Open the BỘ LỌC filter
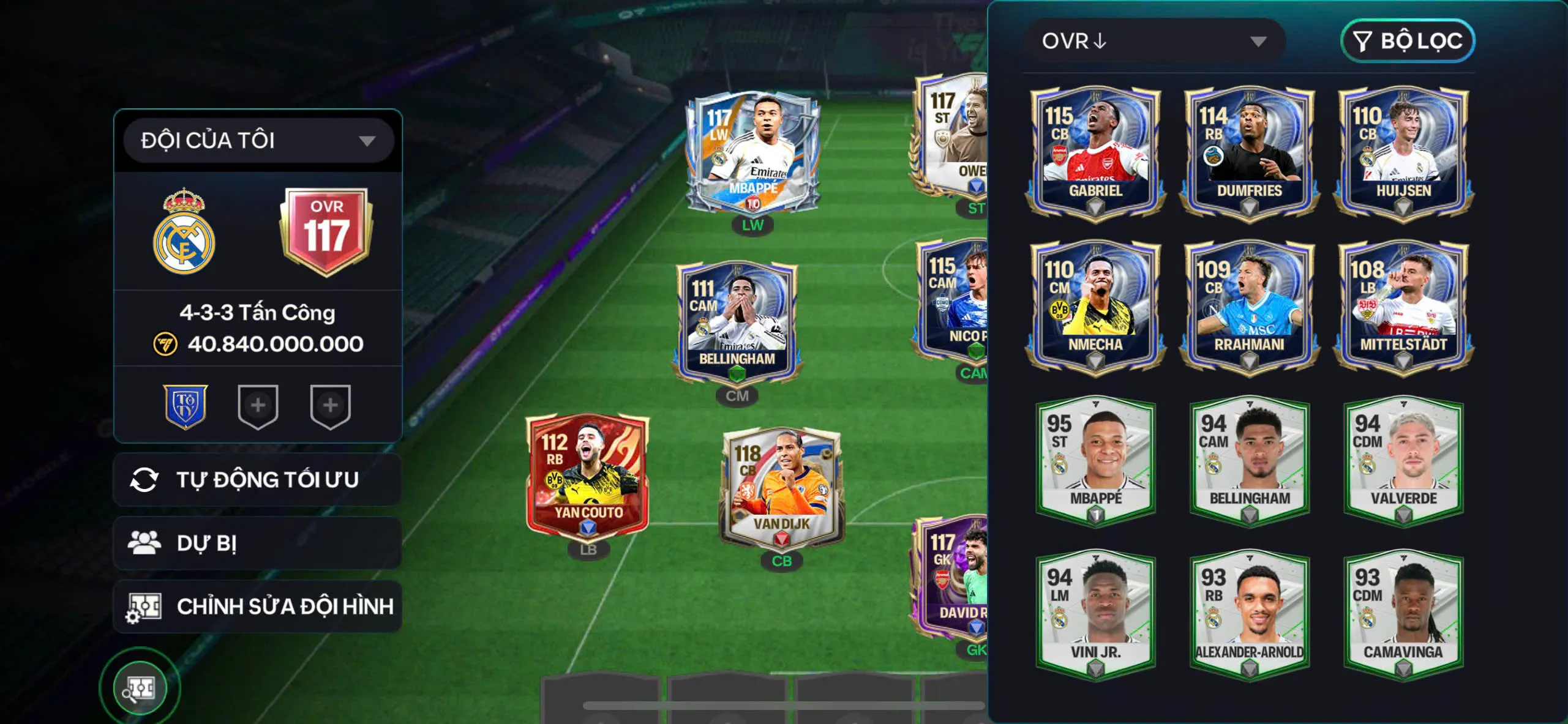1568x724 pixels. (x=1407, y=41)
